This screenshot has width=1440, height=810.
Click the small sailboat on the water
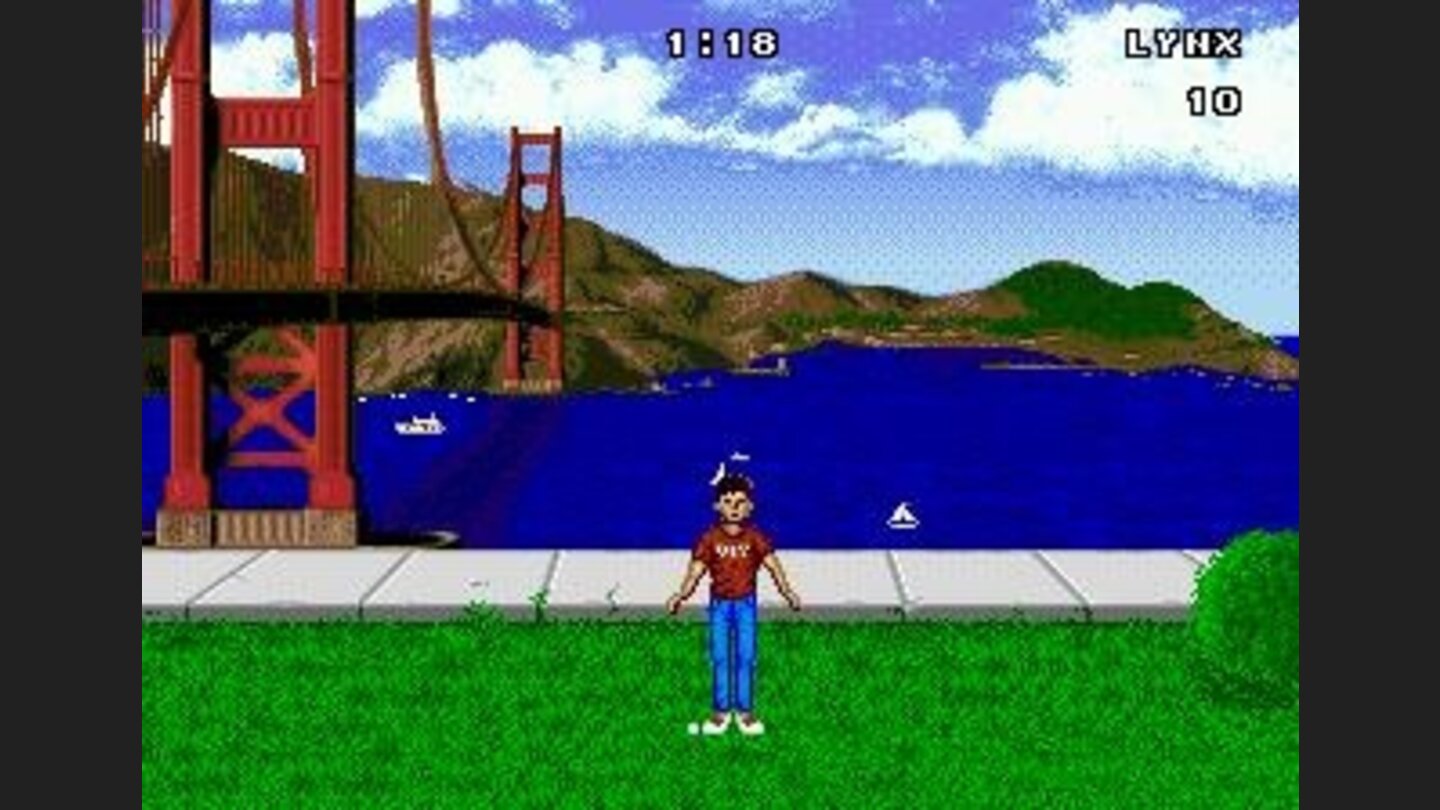[899, 516]
